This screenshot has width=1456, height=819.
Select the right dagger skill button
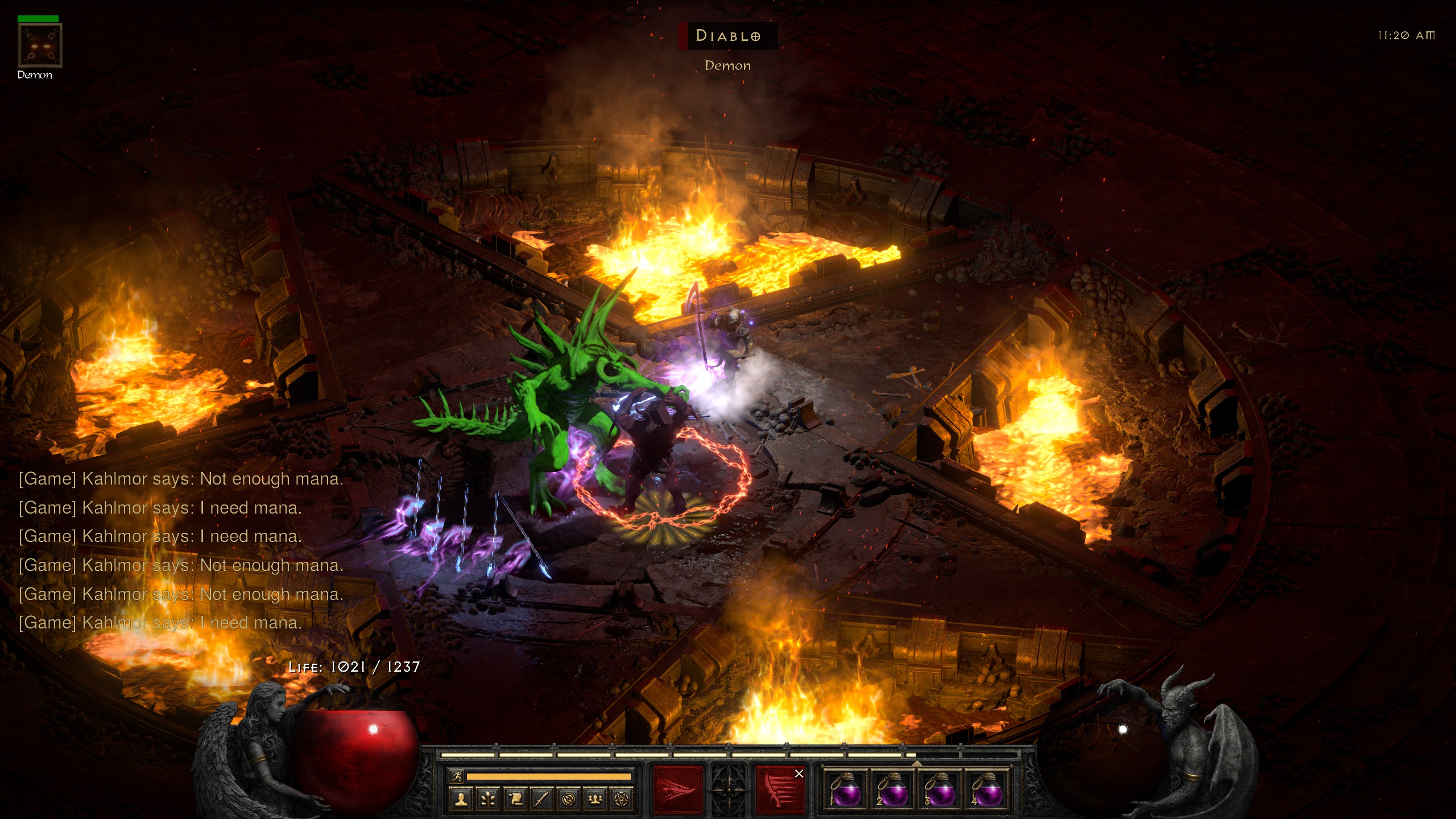(780, 789)
